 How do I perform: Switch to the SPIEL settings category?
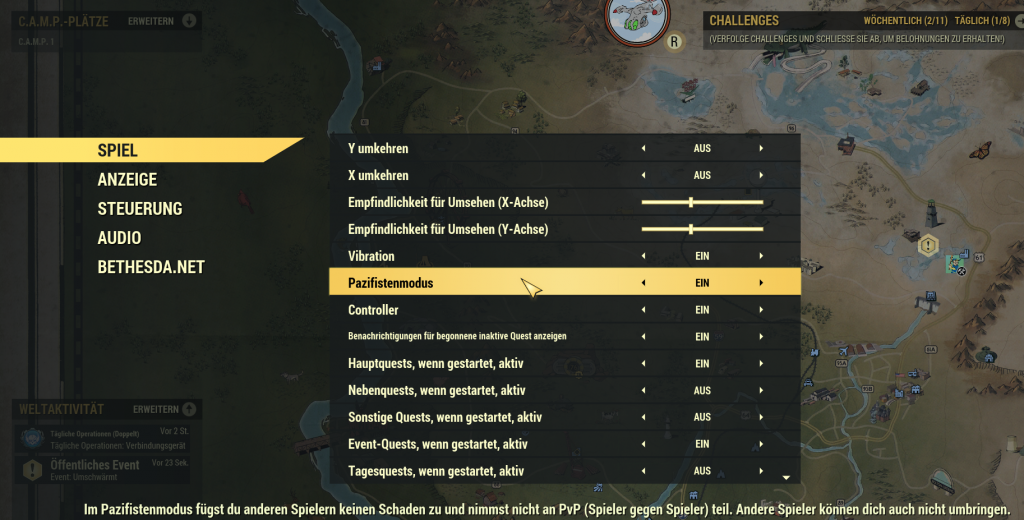coord(118,150)
